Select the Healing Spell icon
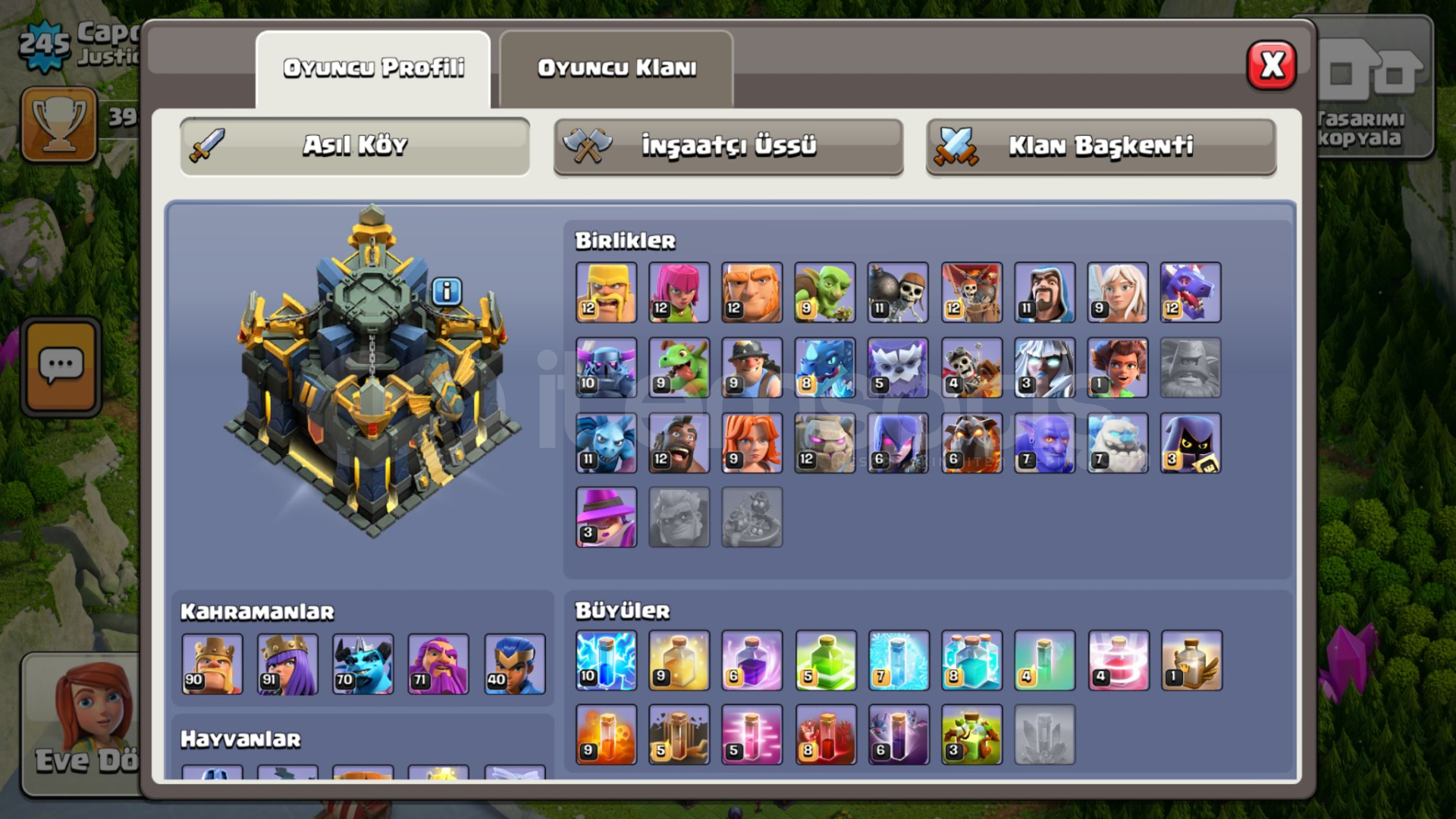Image resolution: width=1456 pixels, height=819 pixels. pos(679,660)
